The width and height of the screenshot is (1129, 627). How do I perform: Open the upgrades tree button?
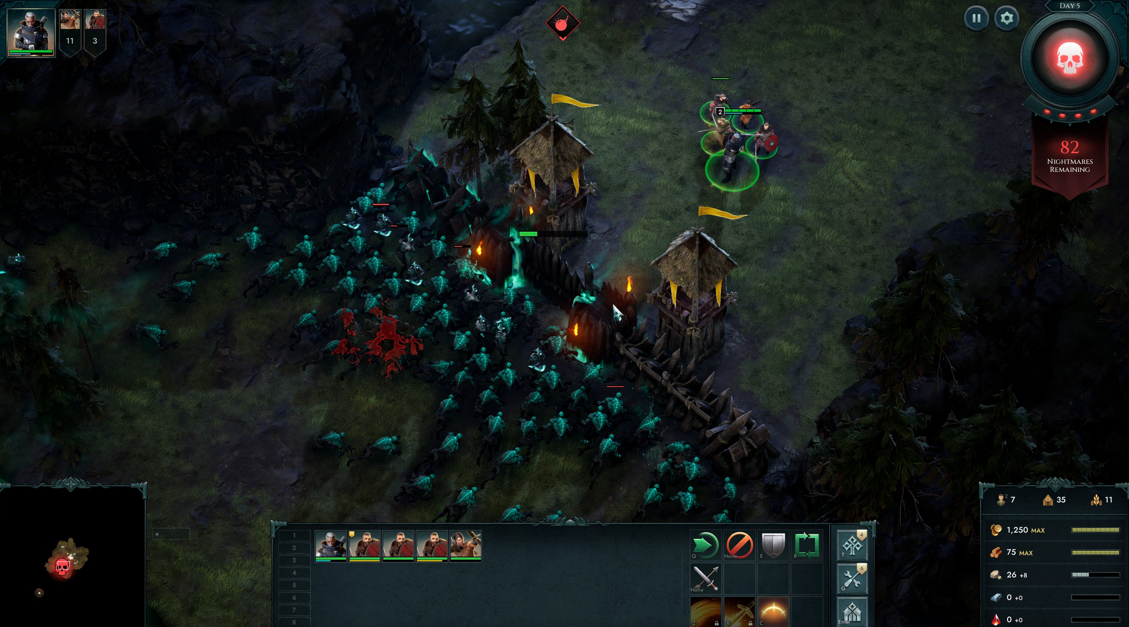tap(852, 545)
